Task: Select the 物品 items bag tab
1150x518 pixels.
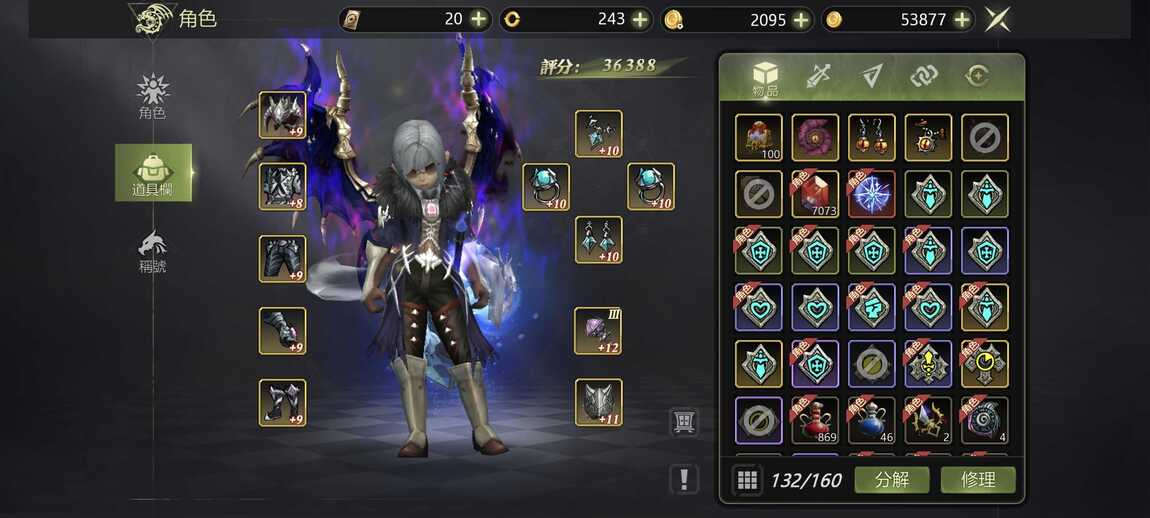Action: (x=765, y=78)
